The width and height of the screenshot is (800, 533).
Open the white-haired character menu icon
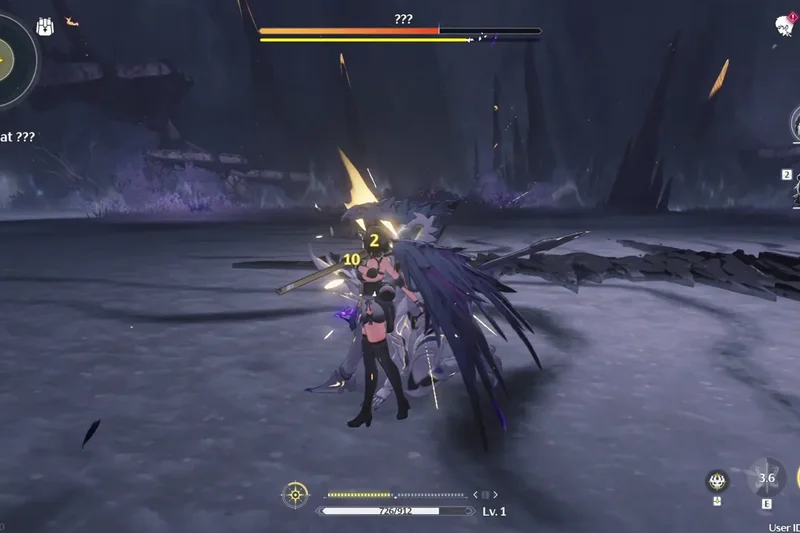pyautogui.click(x=785, y=25)
